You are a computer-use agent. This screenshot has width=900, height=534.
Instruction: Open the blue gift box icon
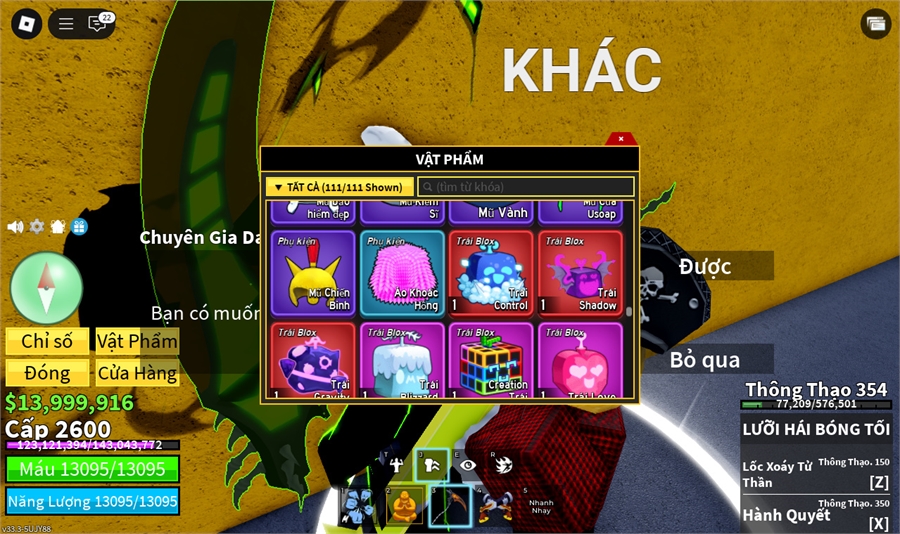79,227
